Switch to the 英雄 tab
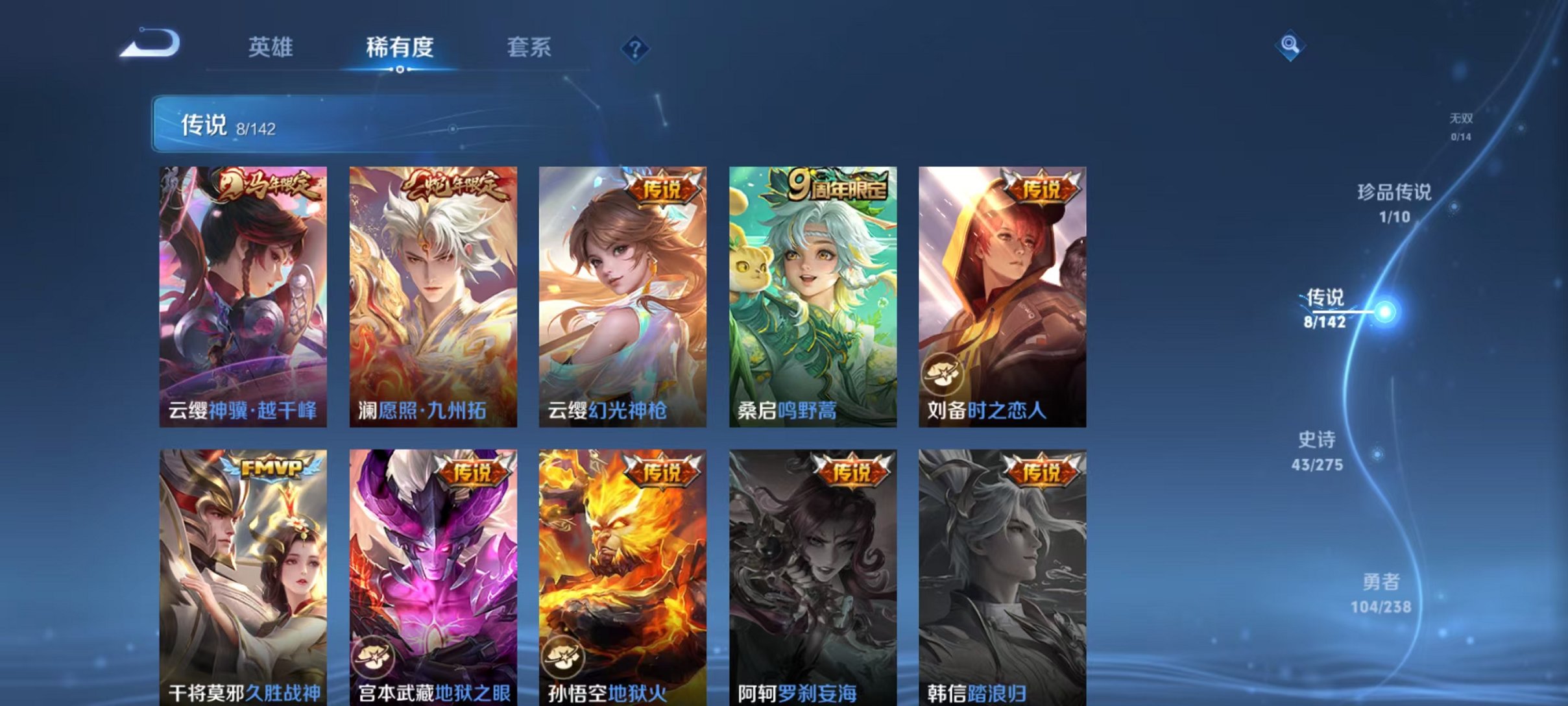This screenshot has height=706, width=1568. point(271,47)
